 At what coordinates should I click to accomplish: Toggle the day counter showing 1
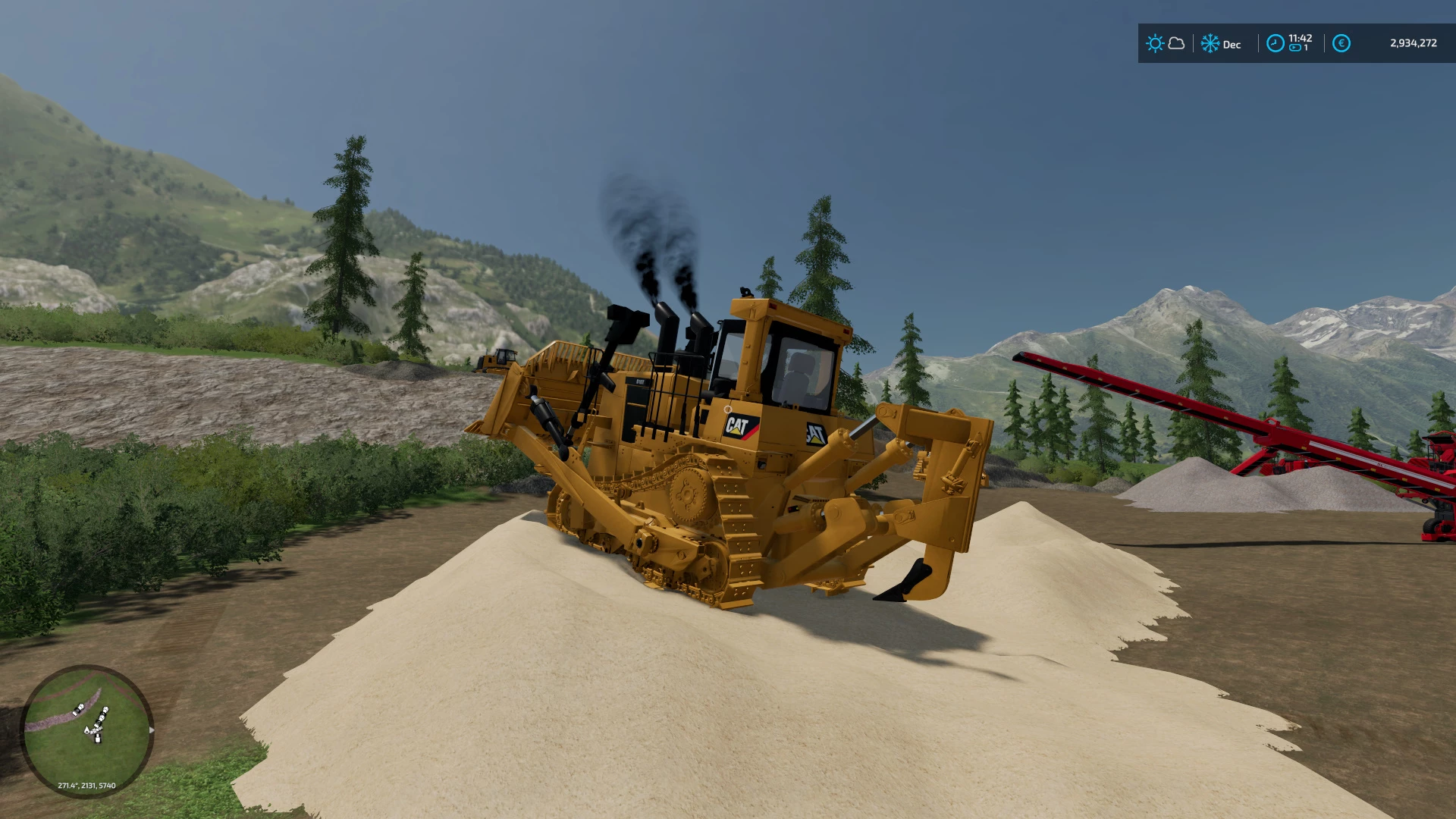(1305, 49)
